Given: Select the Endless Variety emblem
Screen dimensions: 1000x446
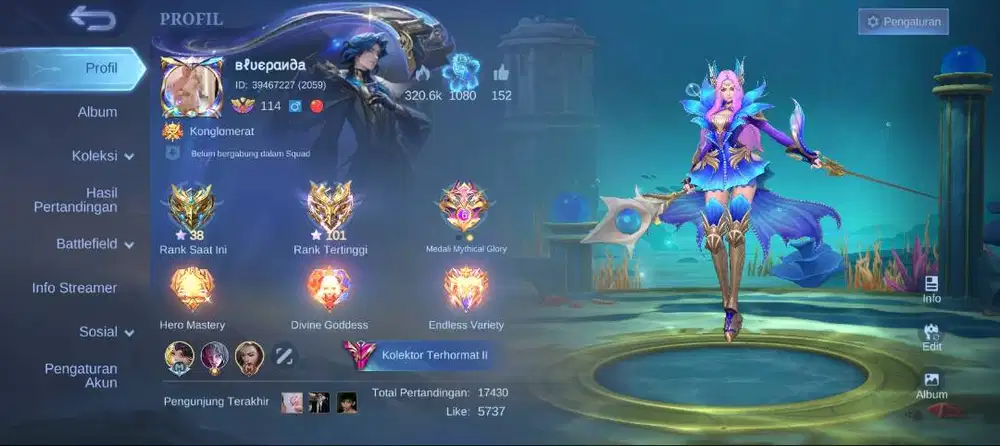Looking at the screenshot, I should pos(465,291).
